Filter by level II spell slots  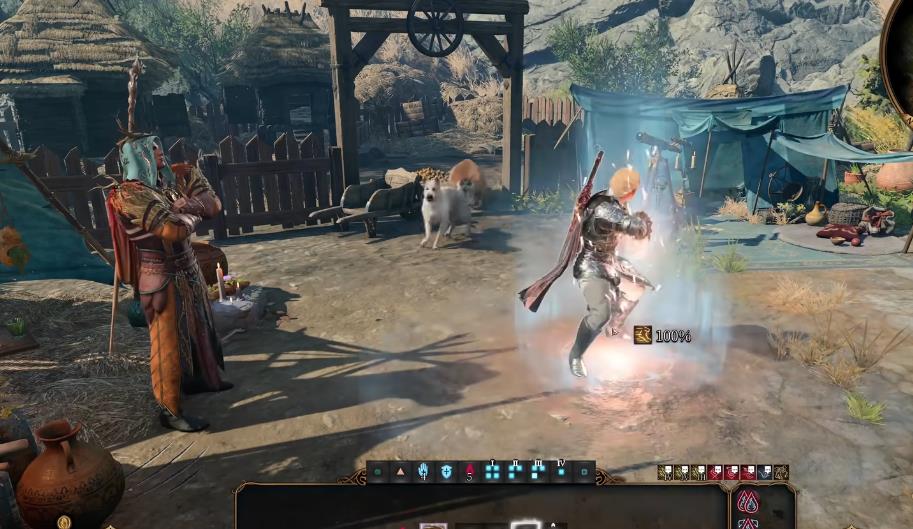tap(516, 472)
